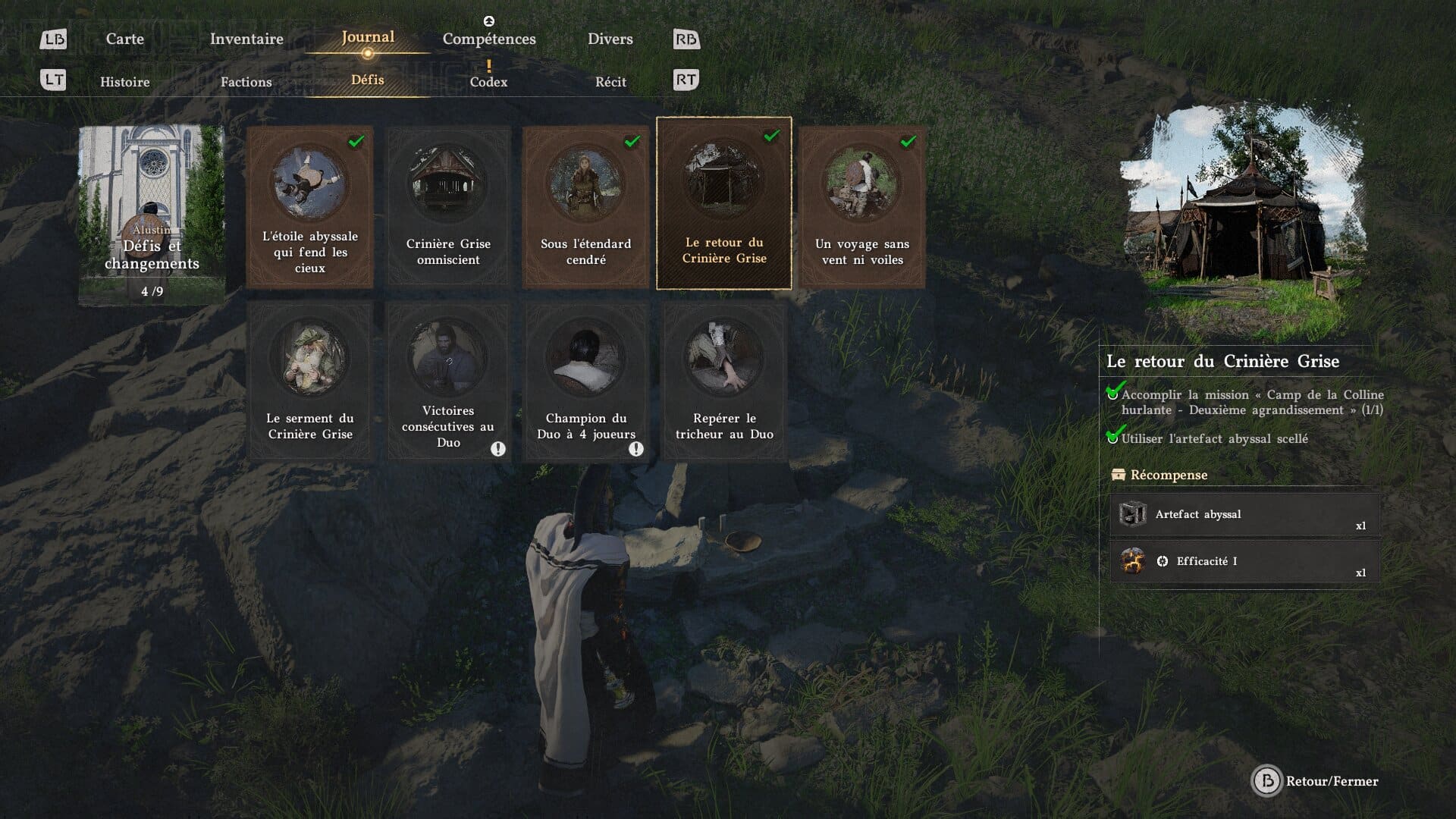This screenshot has width=1456, height=819.
Task: Choose the L'étoile abyssale qui fend les cieux challenge
Action: [x=310, y=206]
